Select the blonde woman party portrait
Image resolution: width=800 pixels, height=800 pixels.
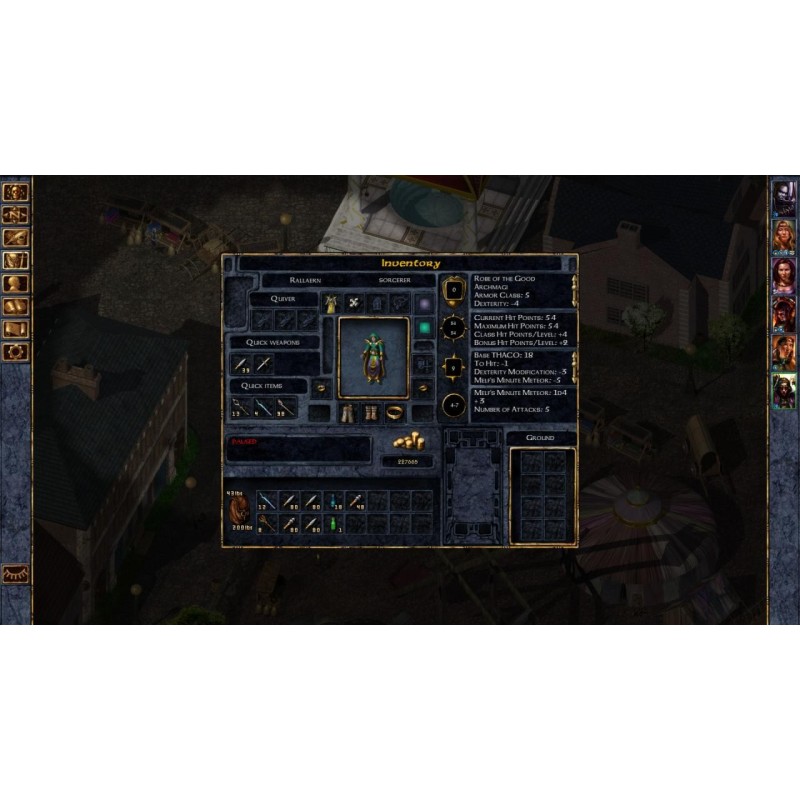click(x=784, y=236)
